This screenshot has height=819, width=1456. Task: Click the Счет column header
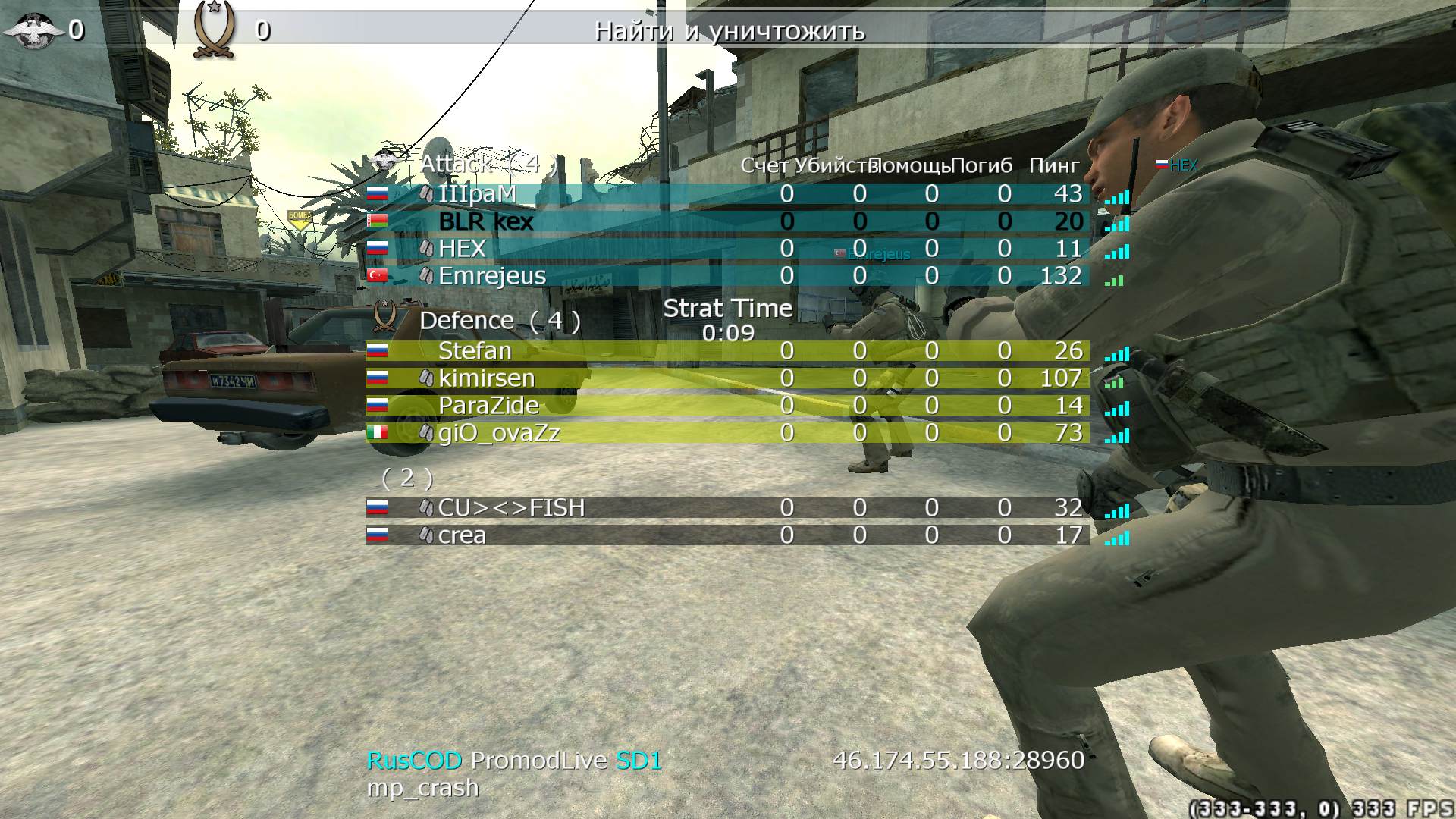coord(764,165)
